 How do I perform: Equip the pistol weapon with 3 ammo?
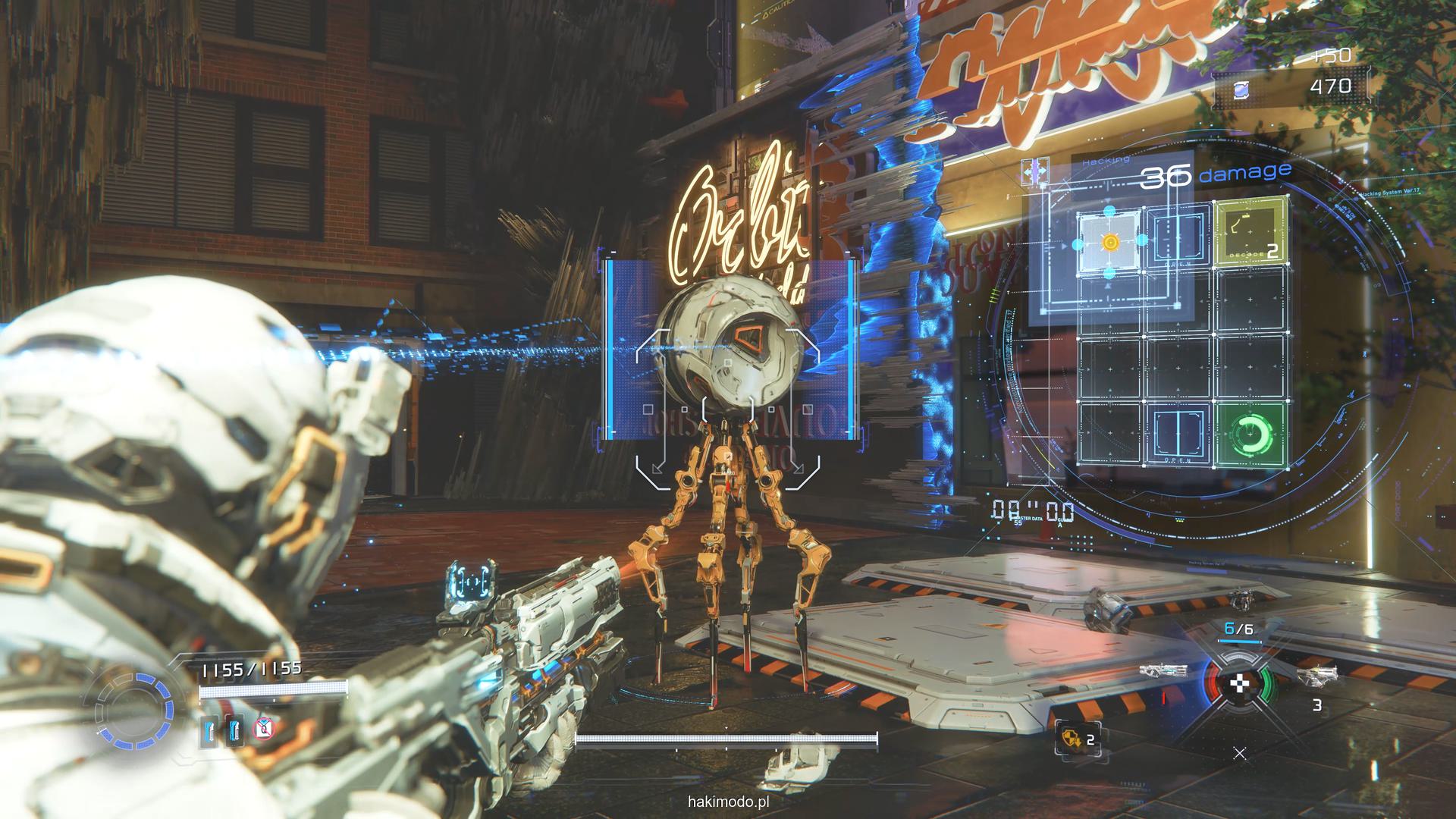tap(1317, 673)
